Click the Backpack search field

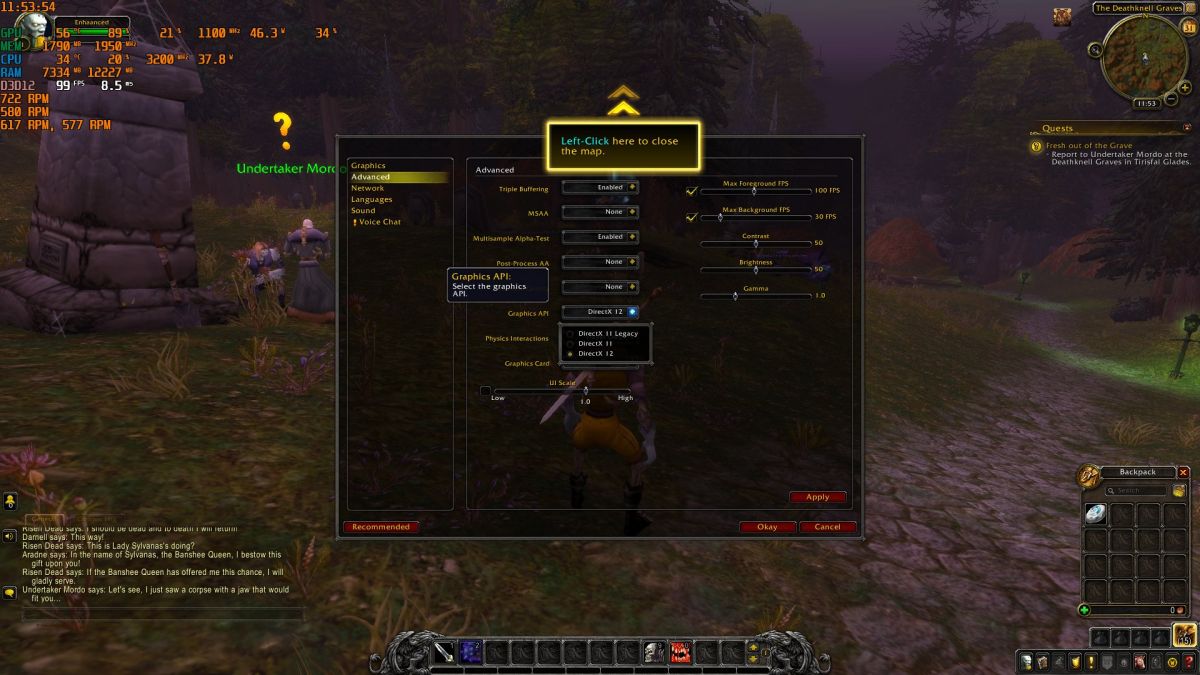point(1140,491)
